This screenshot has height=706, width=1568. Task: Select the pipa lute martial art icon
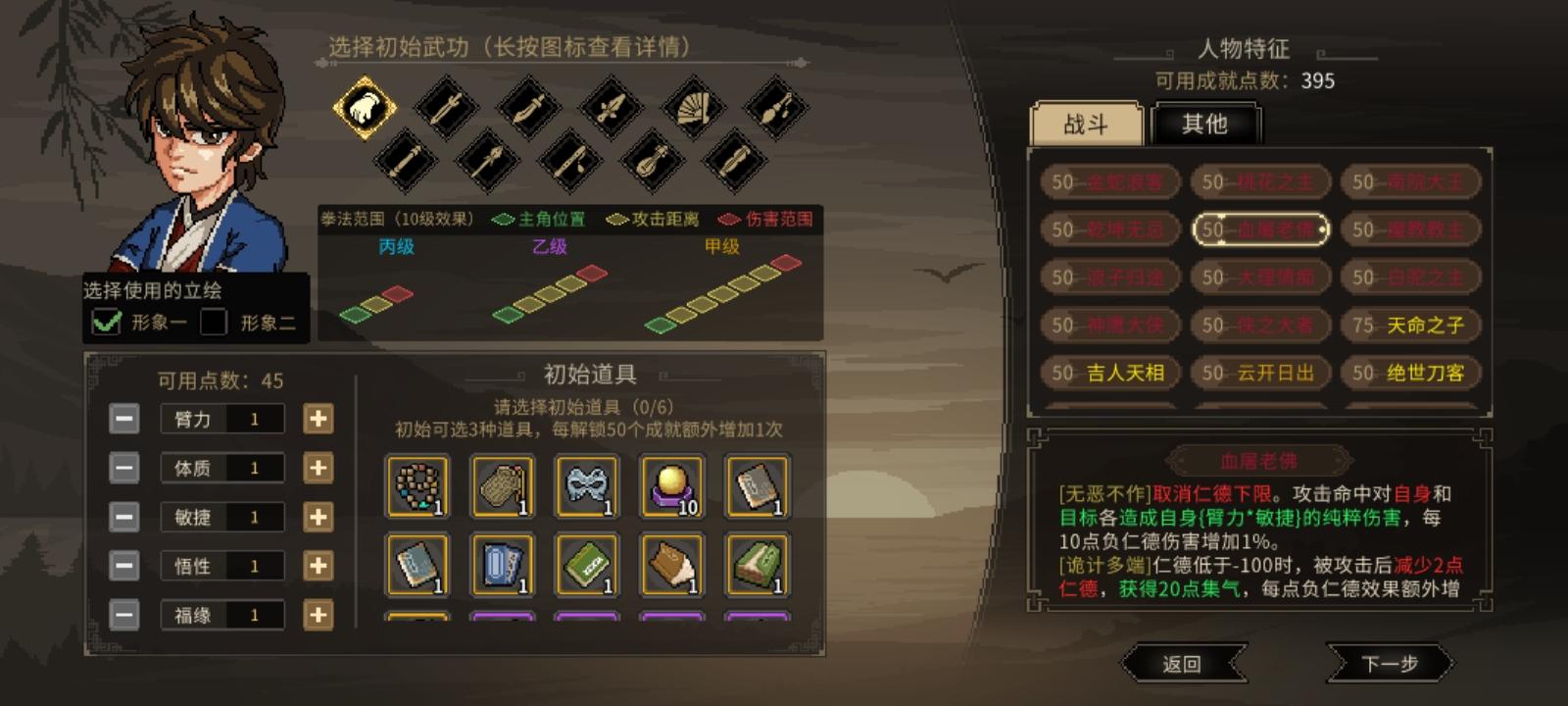click(651, 165)
